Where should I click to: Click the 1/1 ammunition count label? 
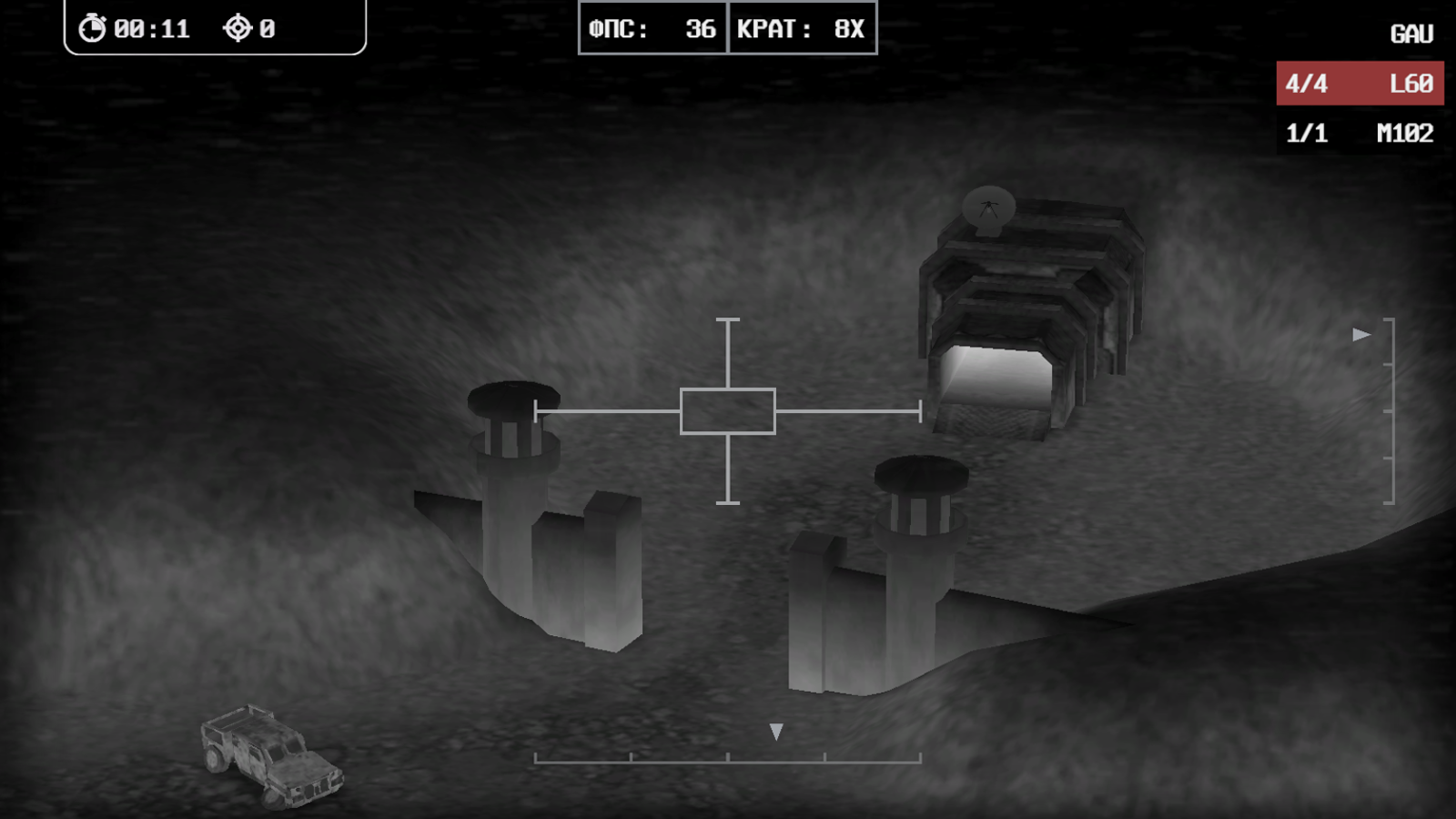(x=1306, y=133)
